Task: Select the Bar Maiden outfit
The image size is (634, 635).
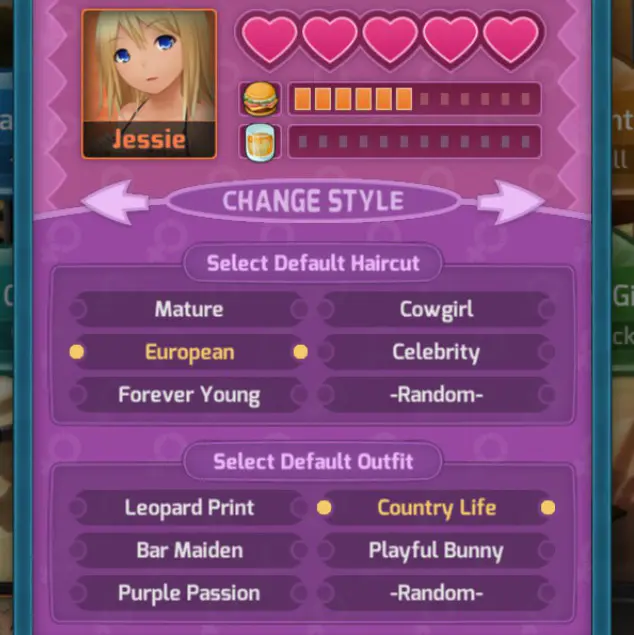Action: coord(188,550)
